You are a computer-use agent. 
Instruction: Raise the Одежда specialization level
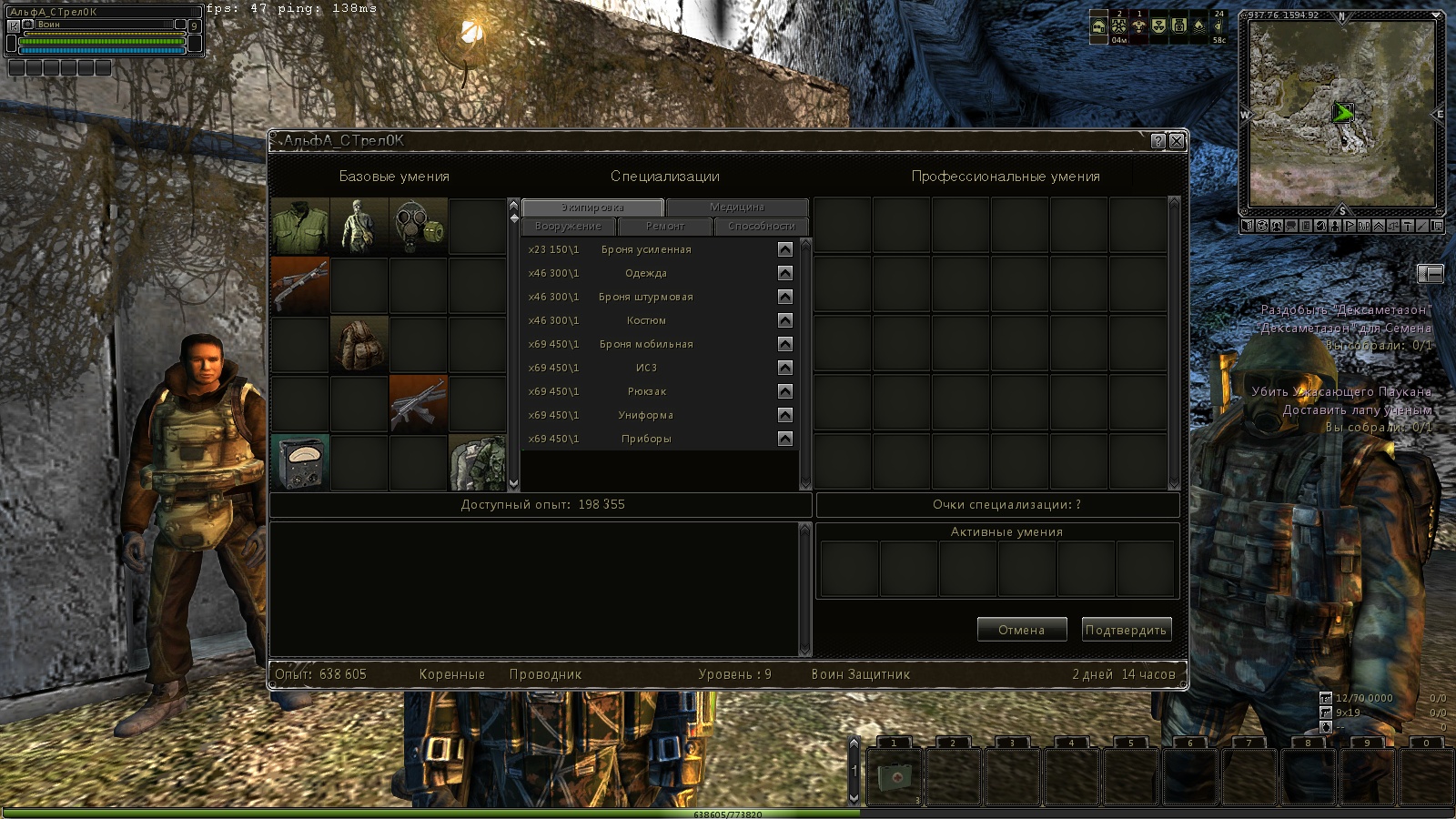point(785,273)
